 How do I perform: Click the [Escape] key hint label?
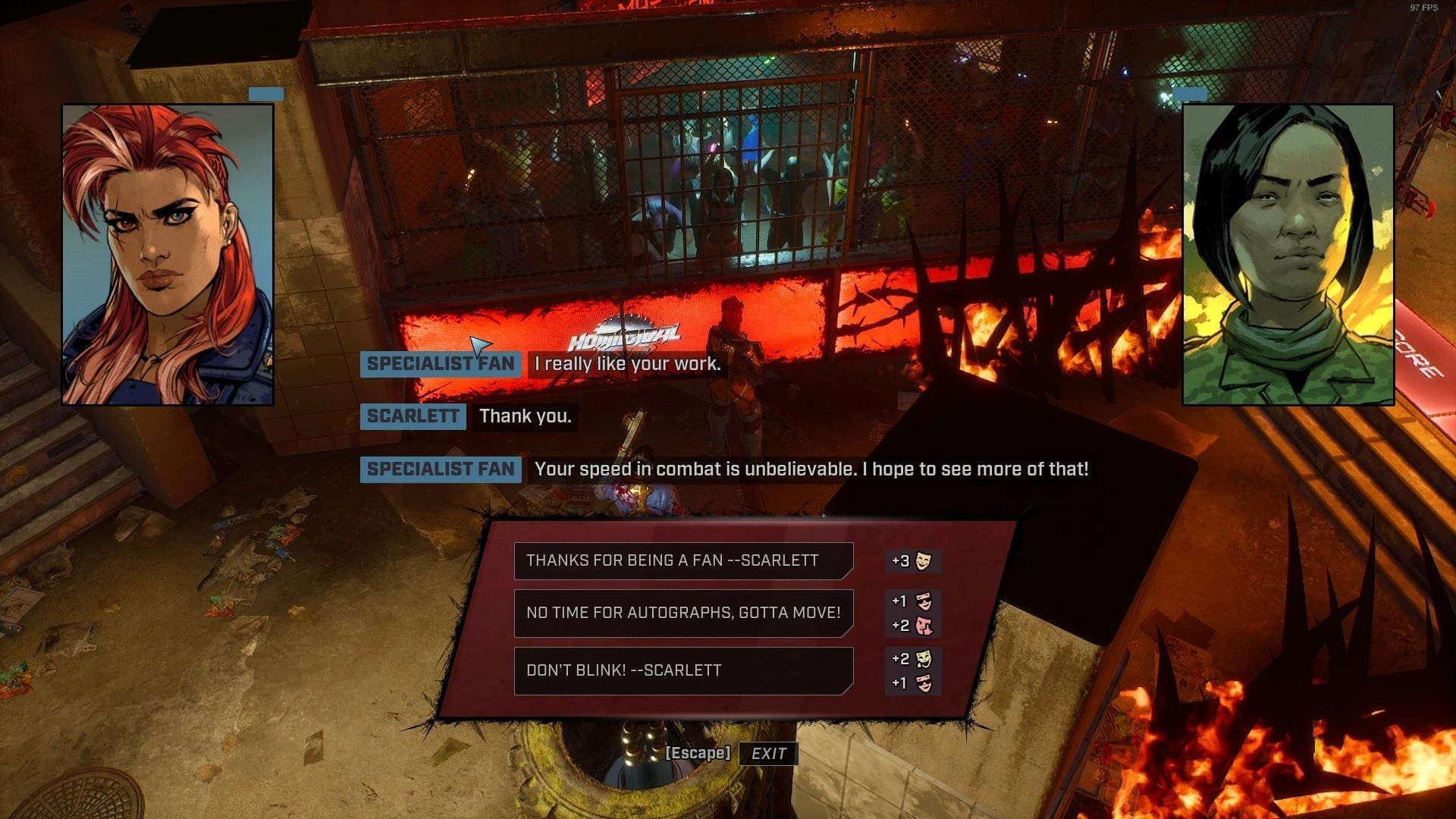tap(697, 754)
